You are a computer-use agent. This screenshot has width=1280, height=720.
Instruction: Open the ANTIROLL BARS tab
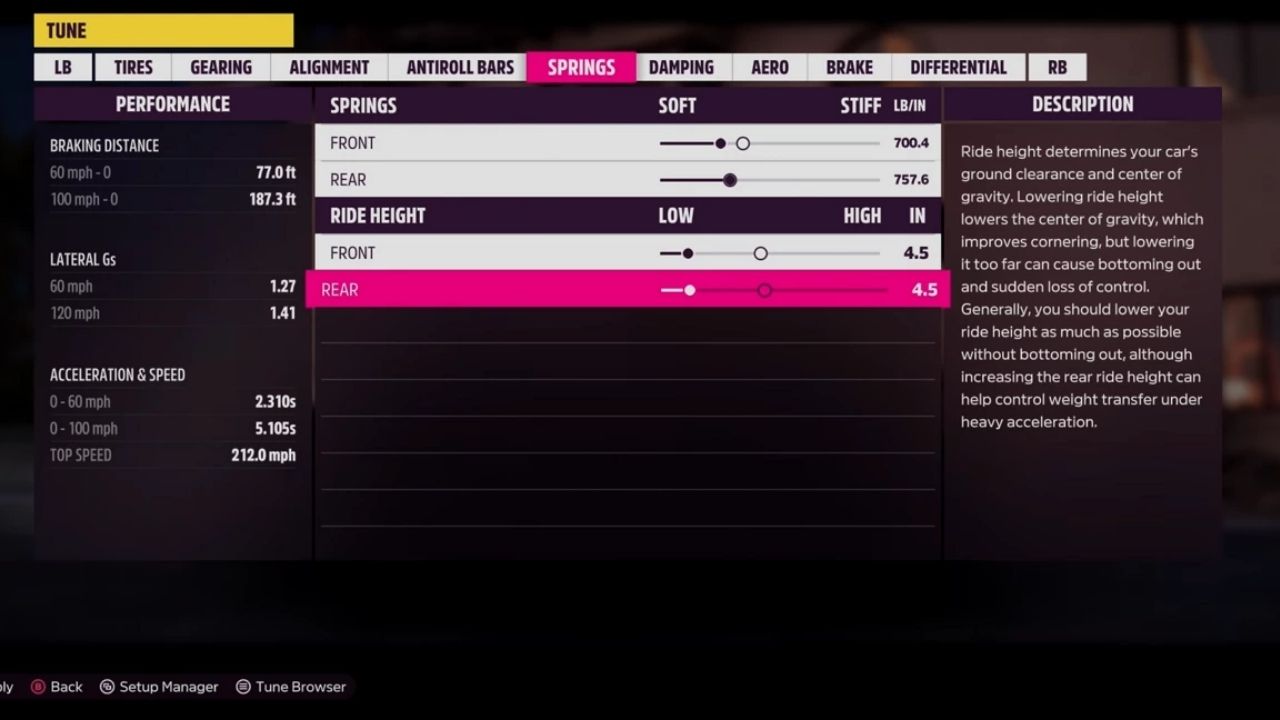tap(459, 67)
